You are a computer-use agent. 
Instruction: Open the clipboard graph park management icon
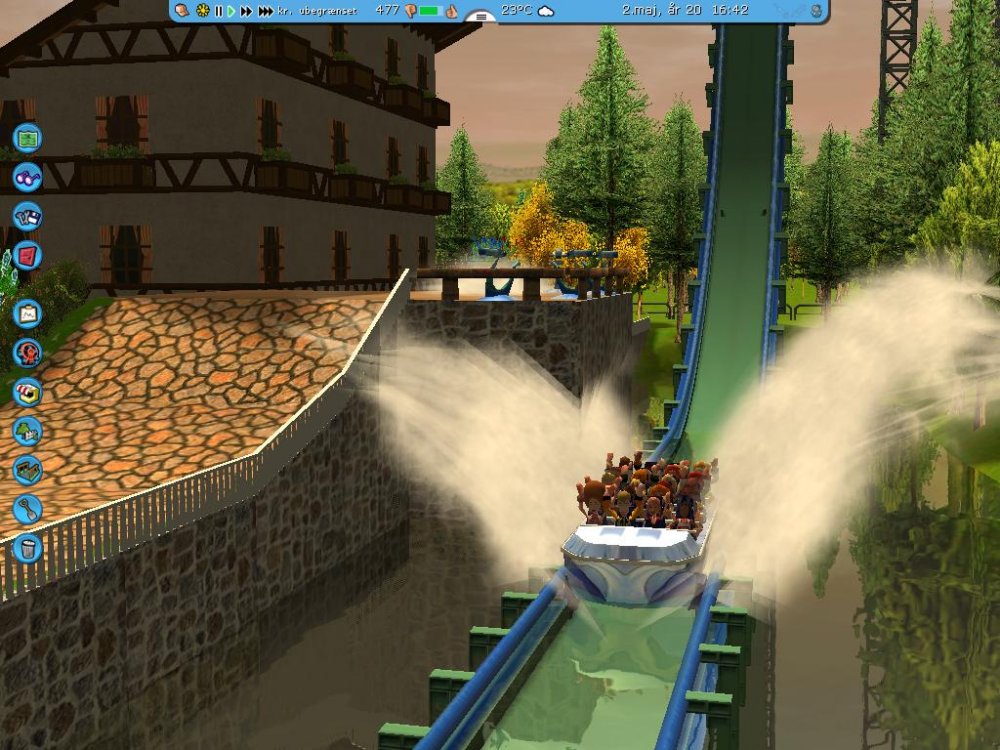point(27,313)
